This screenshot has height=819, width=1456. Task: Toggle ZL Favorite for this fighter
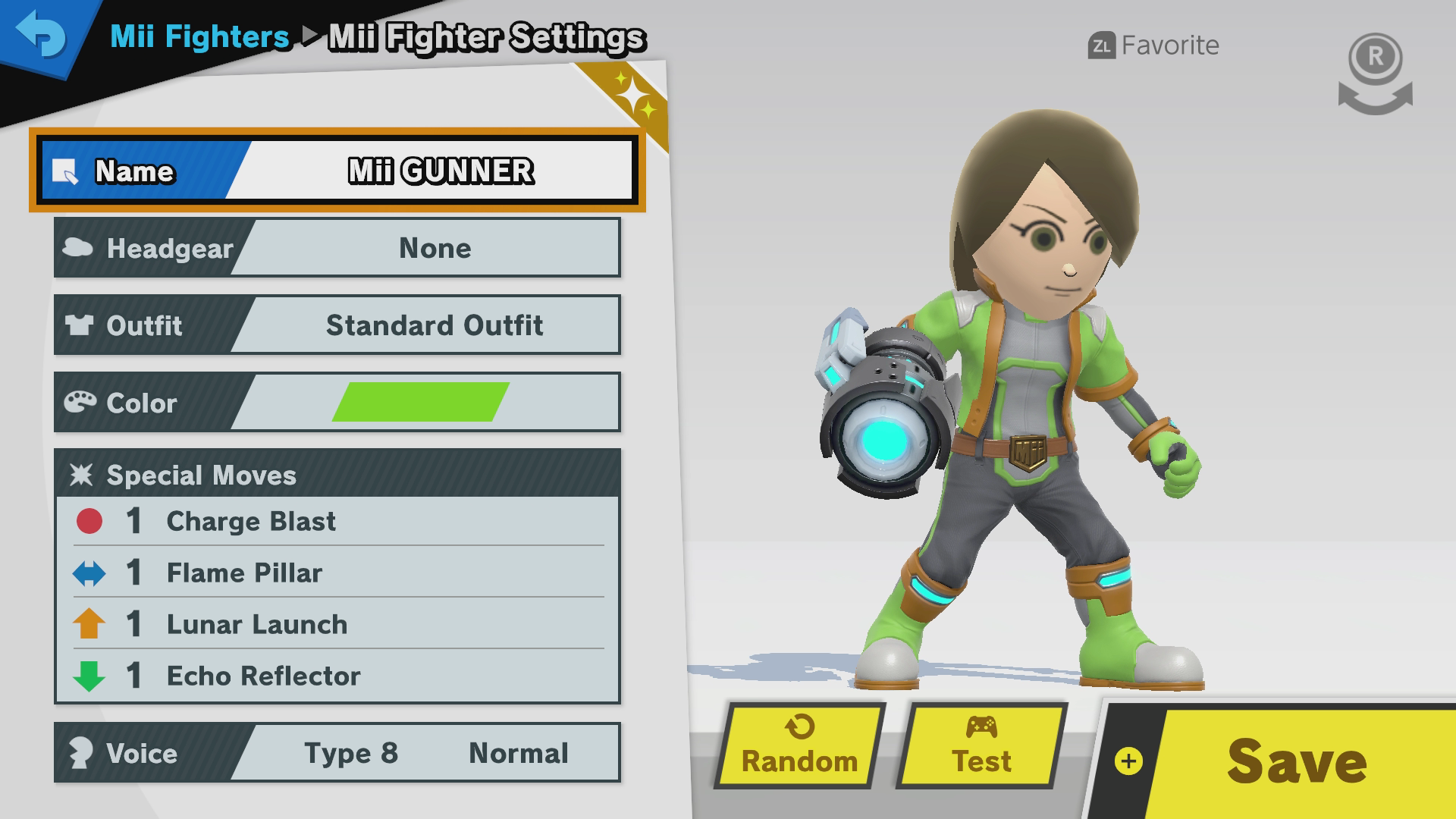pyautogui.click(x=1153, y=45)
